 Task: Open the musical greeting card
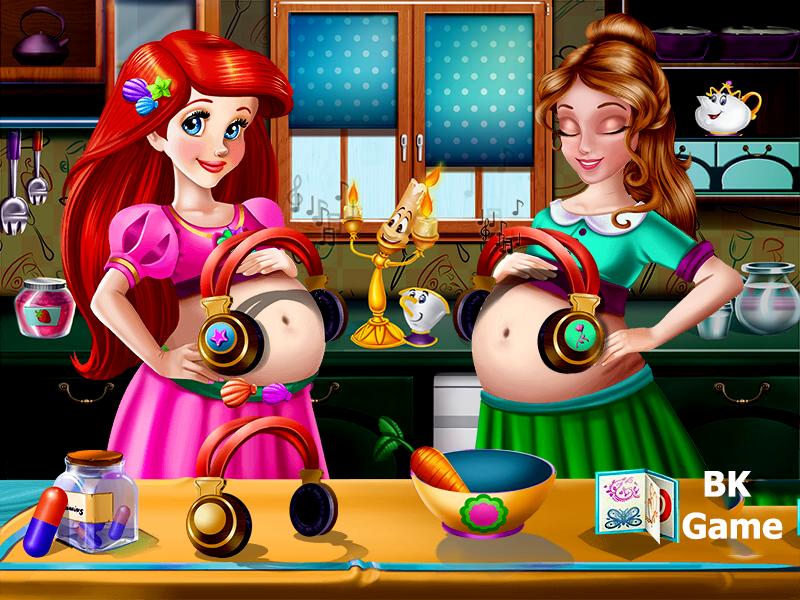(633, 502)
